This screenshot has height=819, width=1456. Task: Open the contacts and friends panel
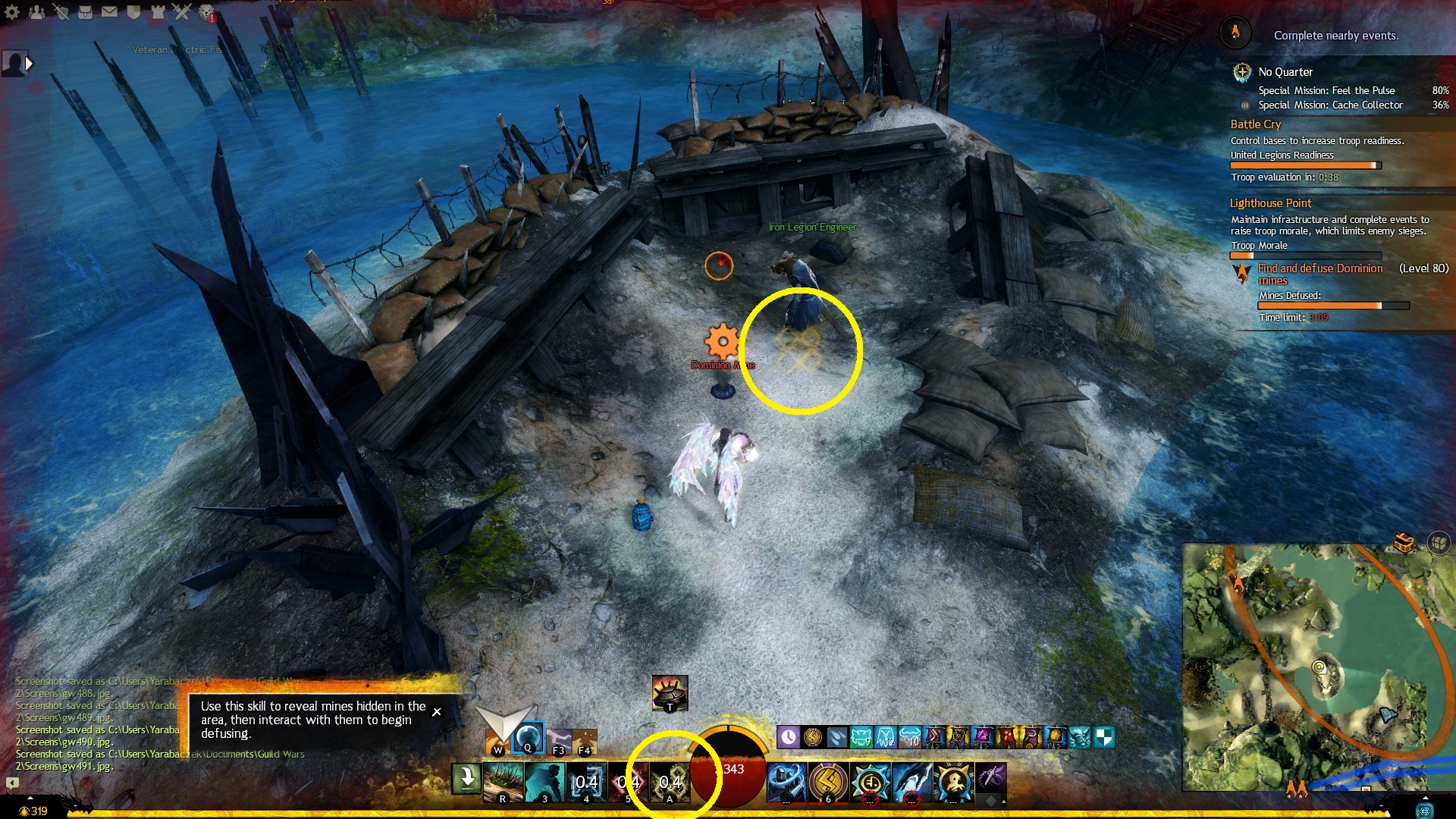point(36,11)
